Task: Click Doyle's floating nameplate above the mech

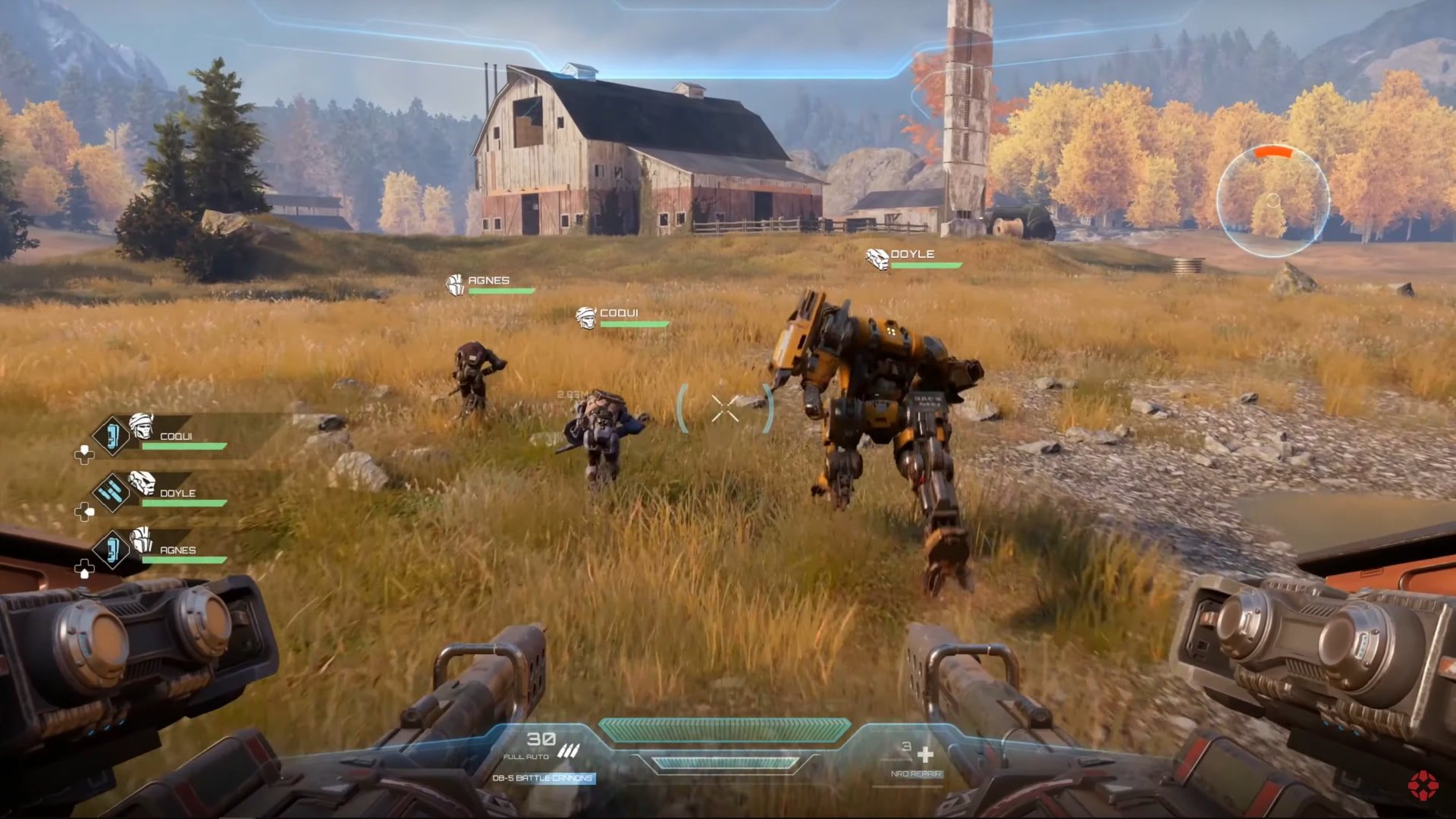Action: pos(912,255)
